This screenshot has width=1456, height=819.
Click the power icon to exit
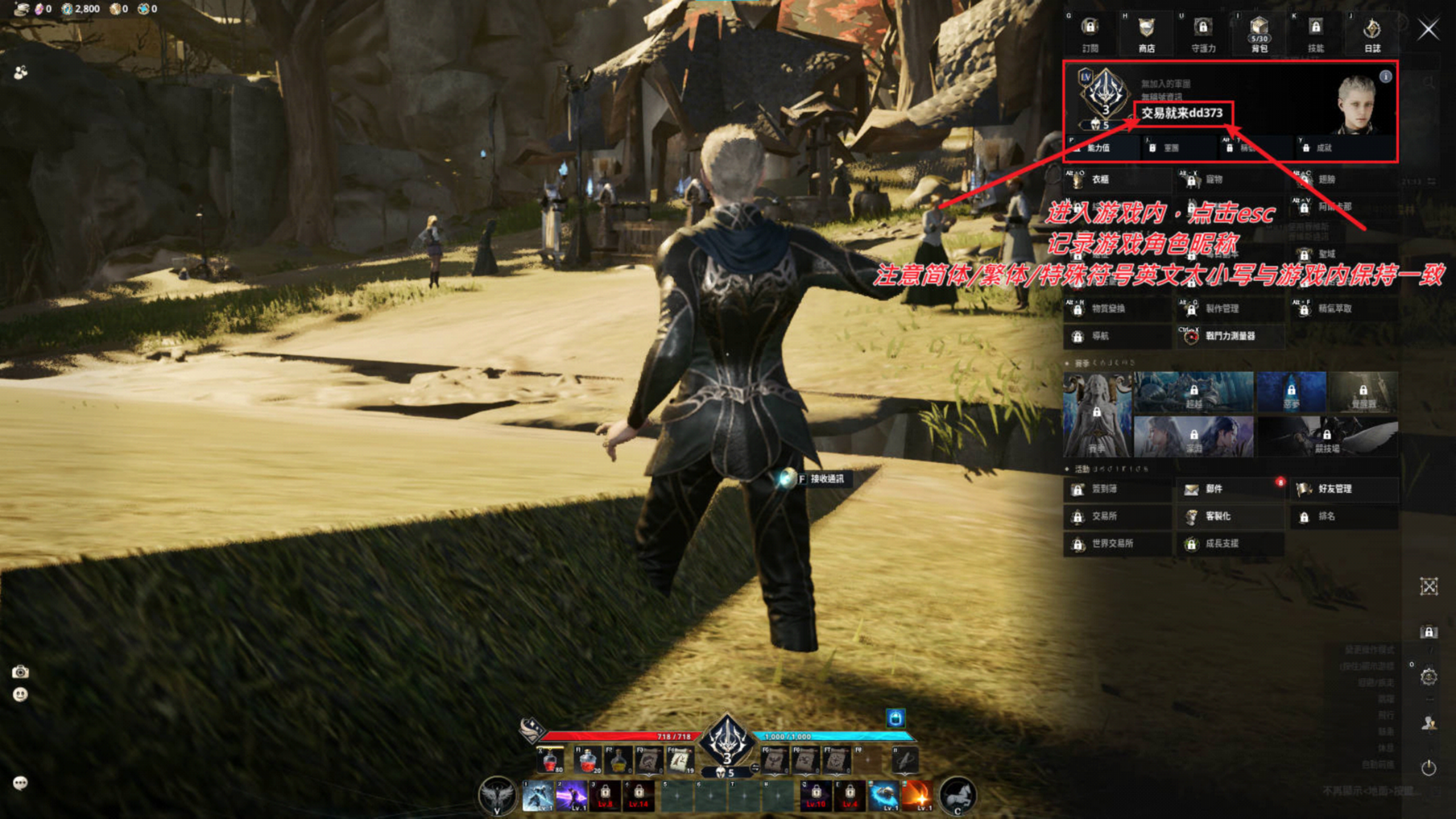click(1429, 768)
